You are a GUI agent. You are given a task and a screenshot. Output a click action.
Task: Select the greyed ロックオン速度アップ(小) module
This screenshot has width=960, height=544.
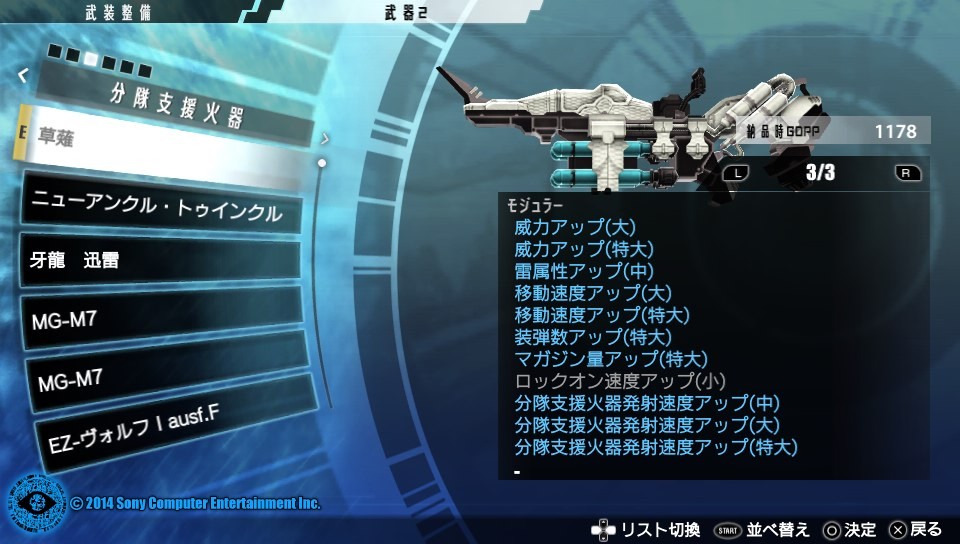[x=620, y=381]
